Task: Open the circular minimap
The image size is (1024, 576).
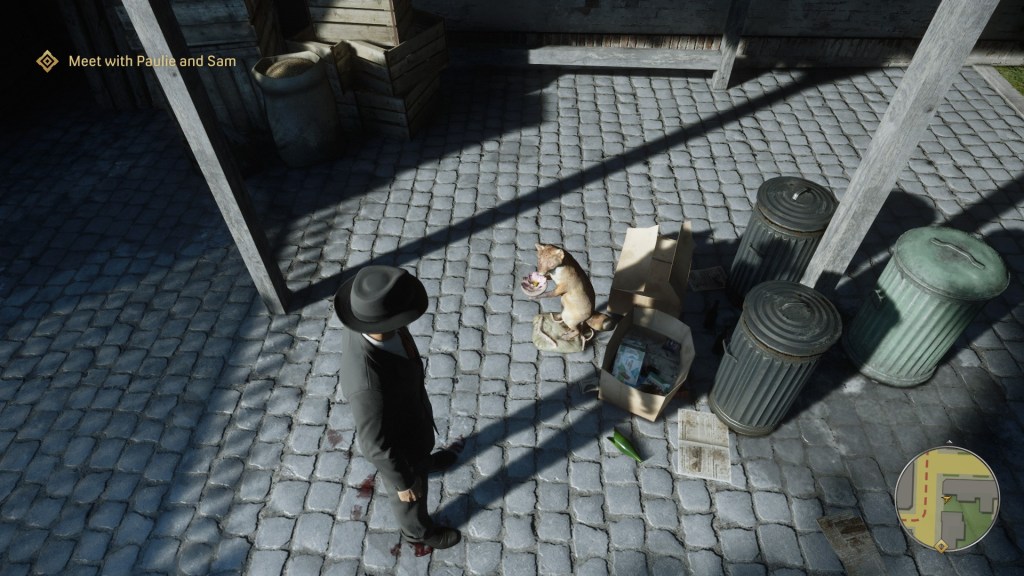Action: [947, 498]
